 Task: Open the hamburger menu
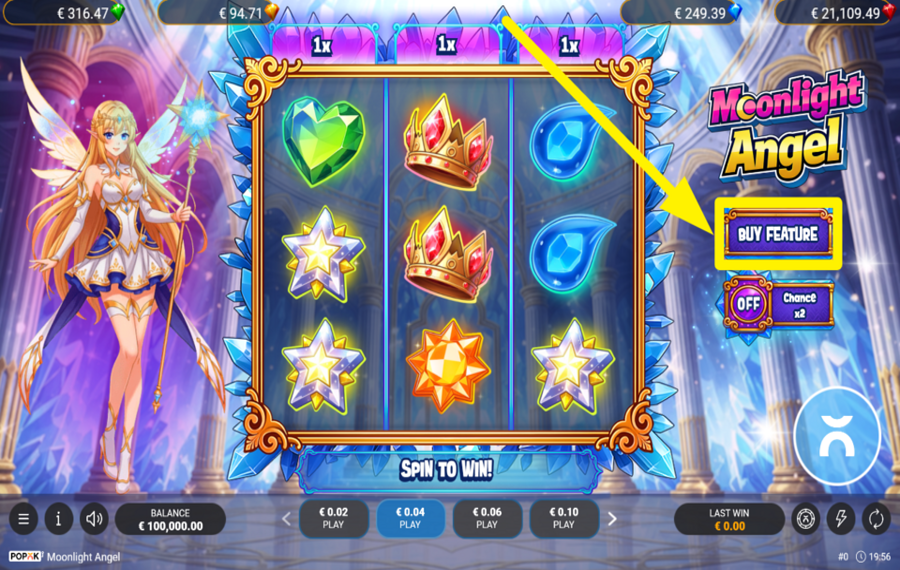tap(24, 519)
